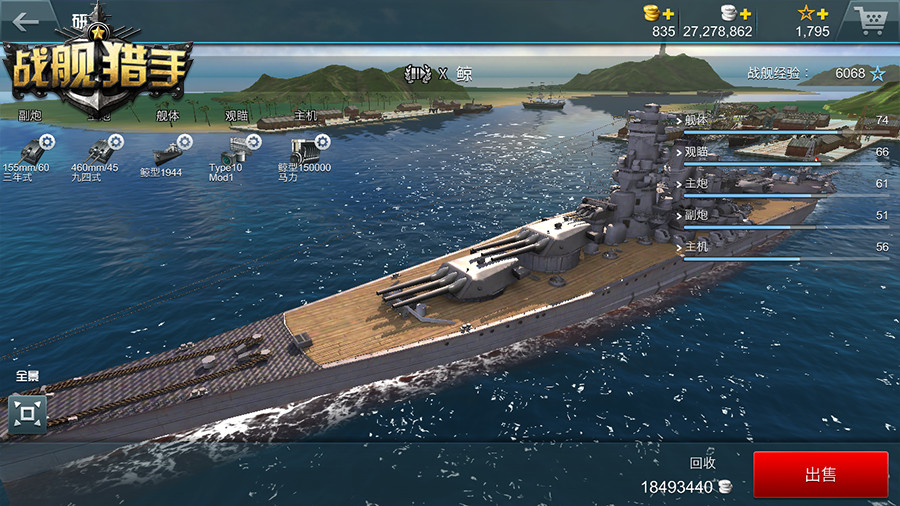Open the 舰体 hull stat row
The image size is (900, 506).
tap(785, 121)
